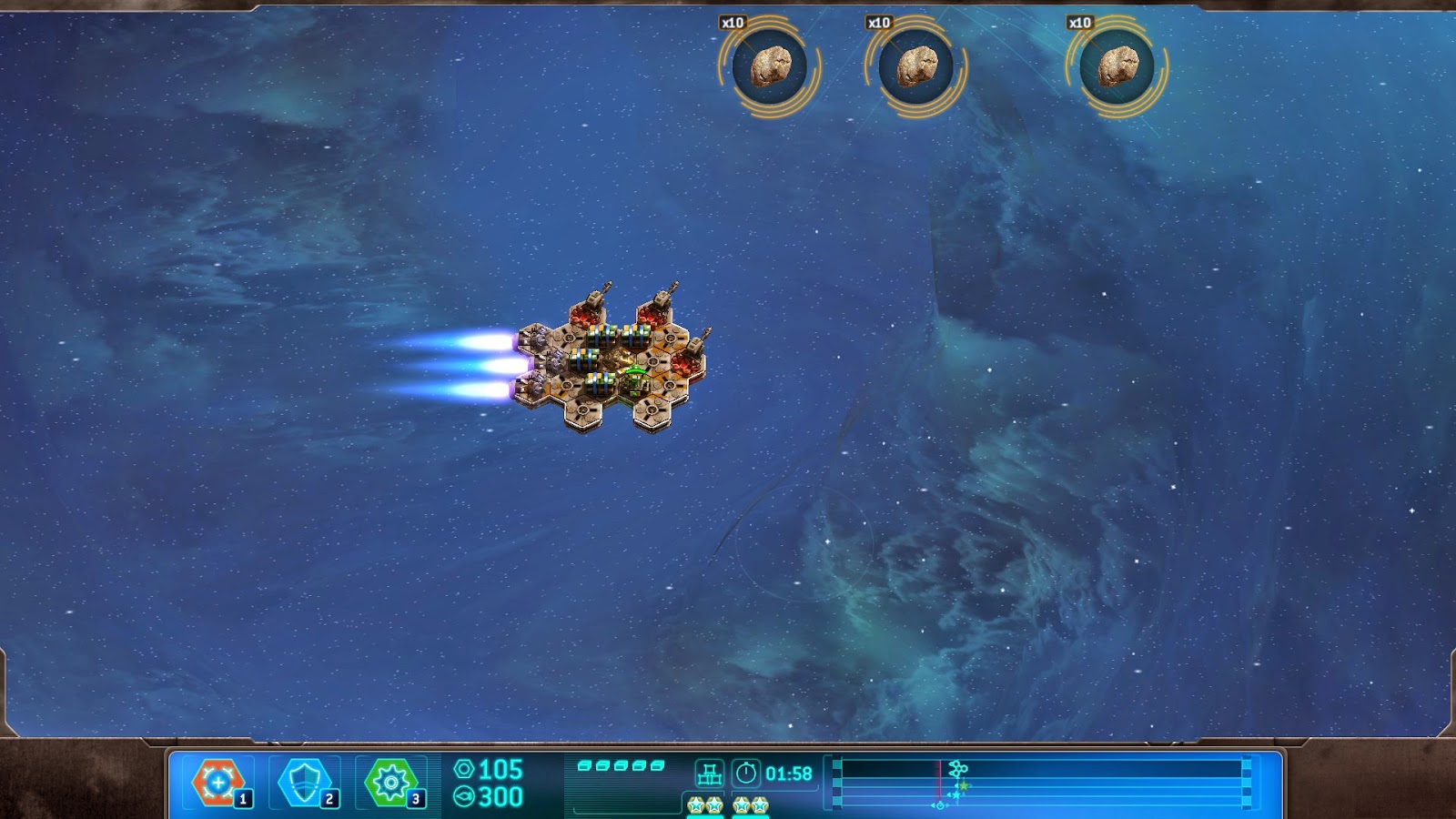Click the clock marker on the bottom timeline track
This screenshot has width=1456, height=819.
[939, 805]
